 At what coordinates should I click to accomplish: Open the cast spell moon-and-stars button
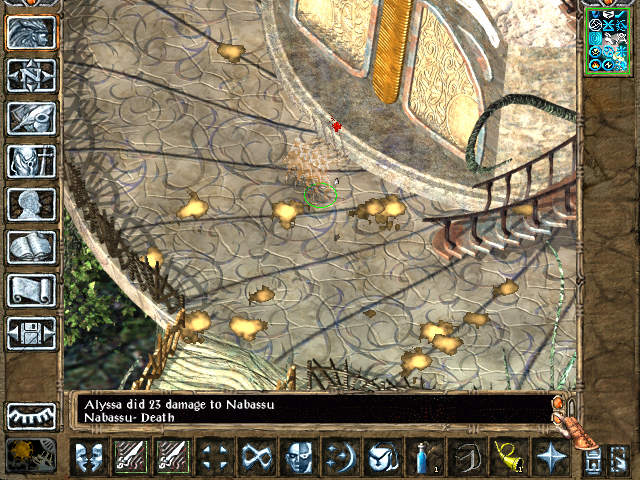(341, 458)
